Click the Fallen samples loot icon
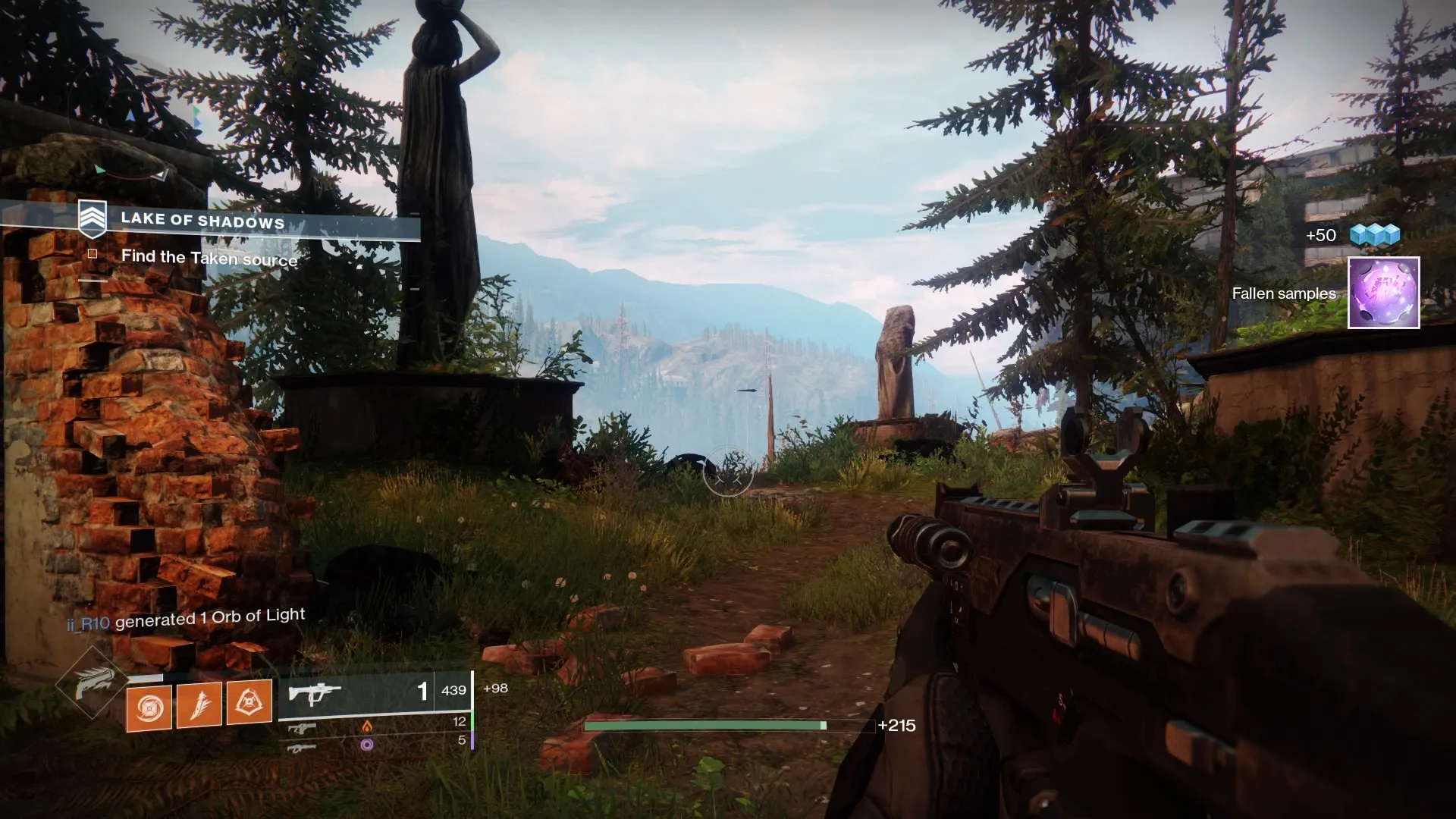Image resolution: width=1456 pixels, height=819 pixels. tap(1383, 293)
